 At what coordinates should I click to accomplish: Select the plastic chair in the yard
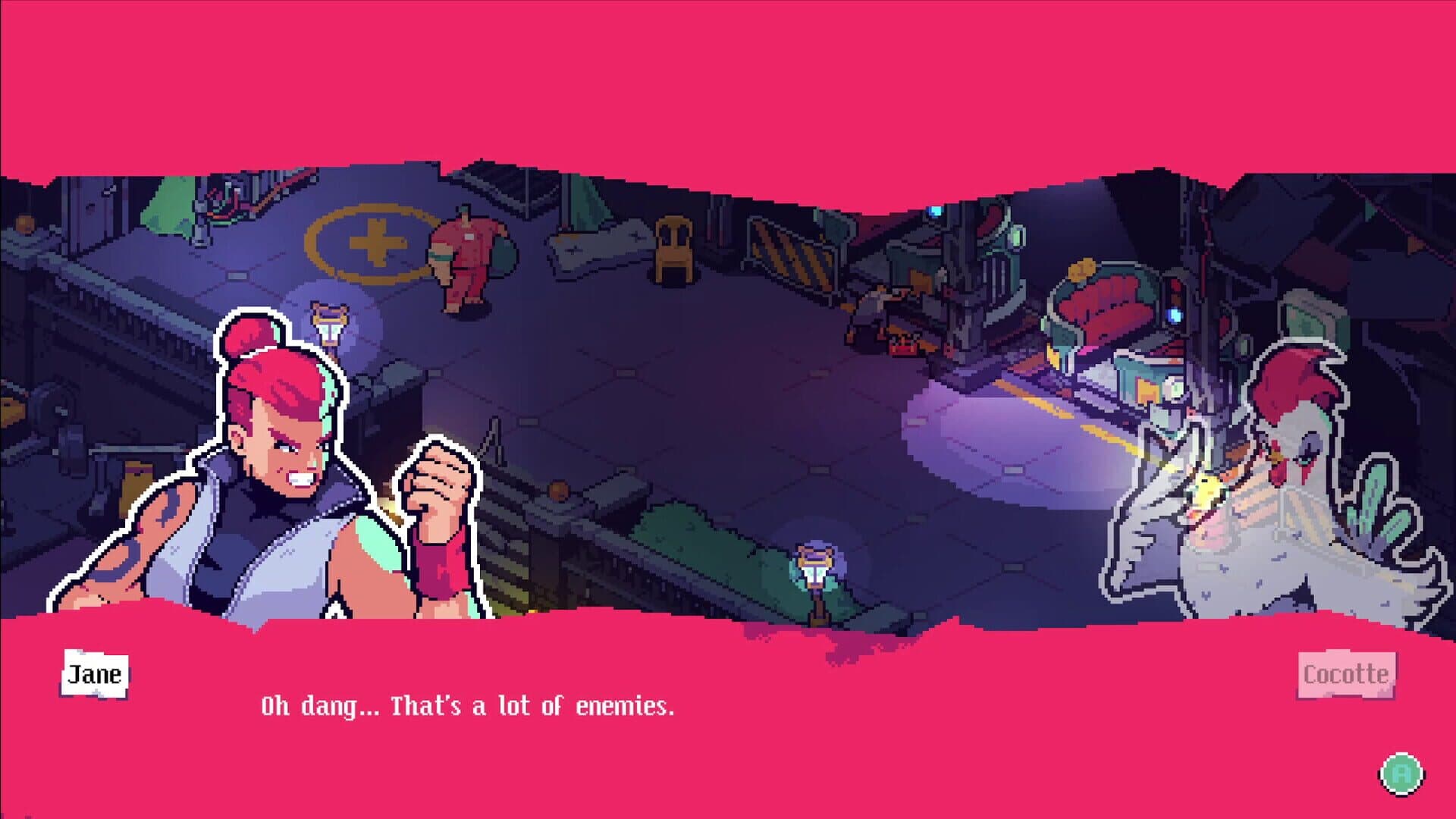click(673, 250)
